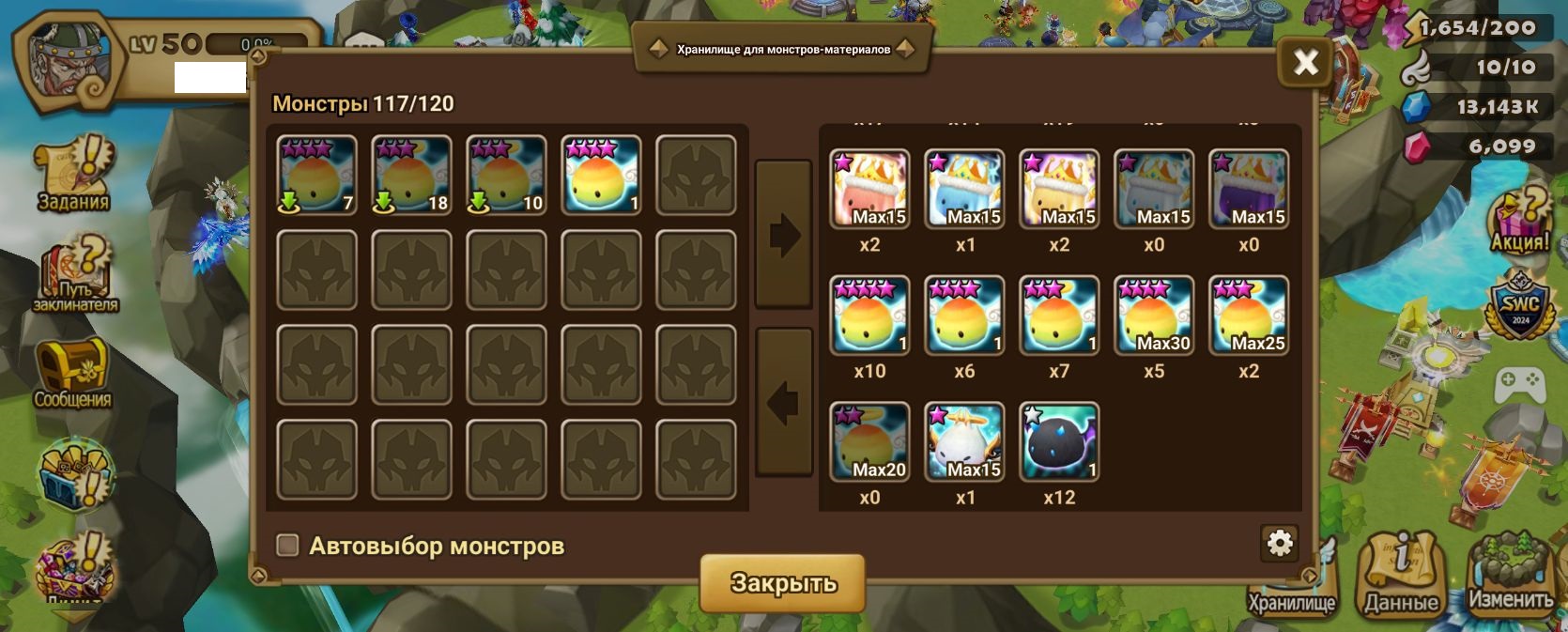Move monsters using the left arrow button
This screenshot has height=632, width=1568.
[783, 402]
